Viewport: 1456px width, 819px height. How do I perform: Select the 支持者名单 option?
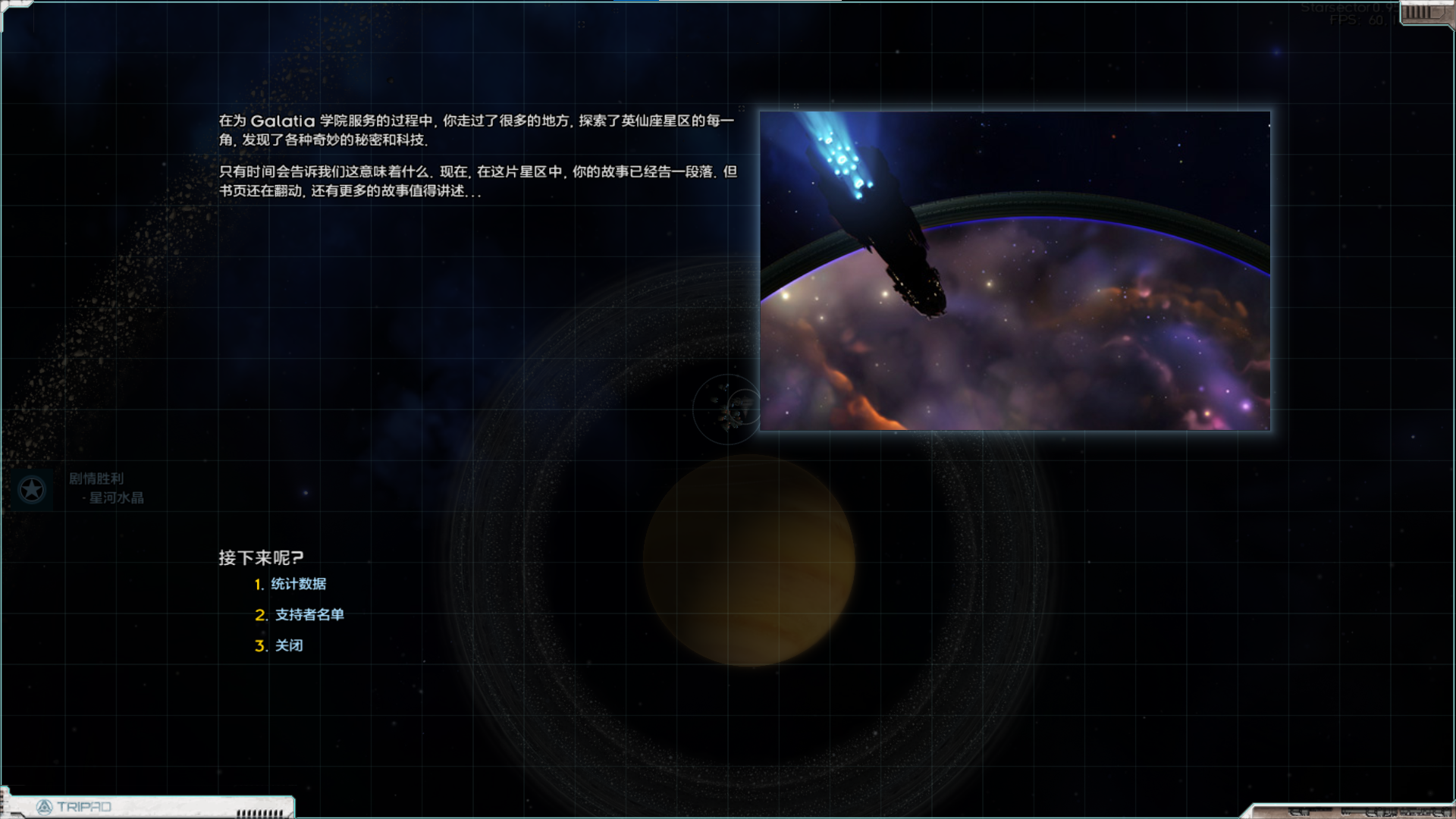(x=309, y=615)
